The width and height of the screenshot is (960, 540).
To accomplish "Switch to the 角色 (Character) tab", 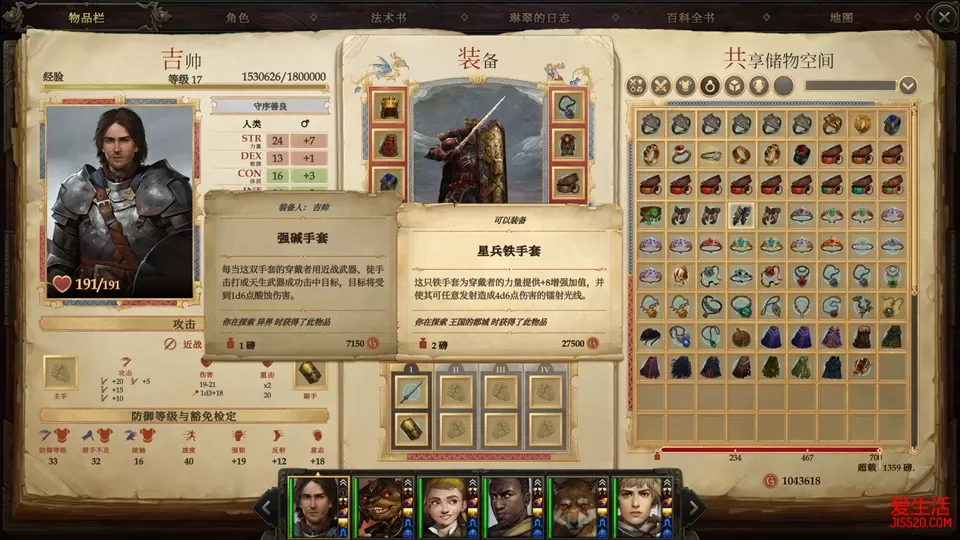I will (x=237, y=18).
